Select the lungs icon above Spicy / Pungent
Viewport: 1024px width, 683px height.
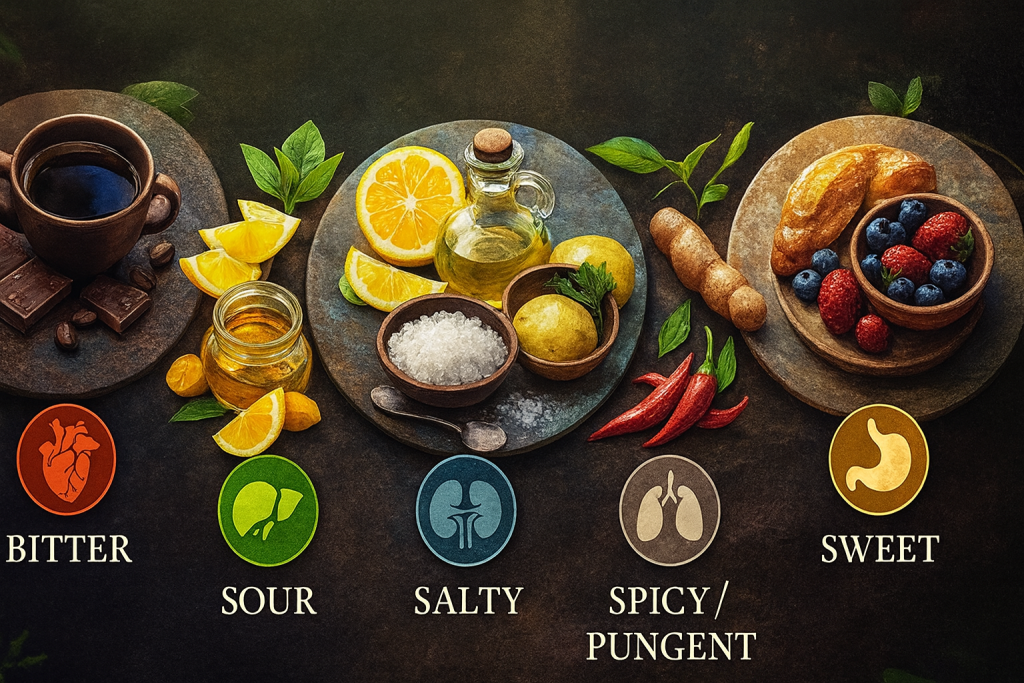669,510
